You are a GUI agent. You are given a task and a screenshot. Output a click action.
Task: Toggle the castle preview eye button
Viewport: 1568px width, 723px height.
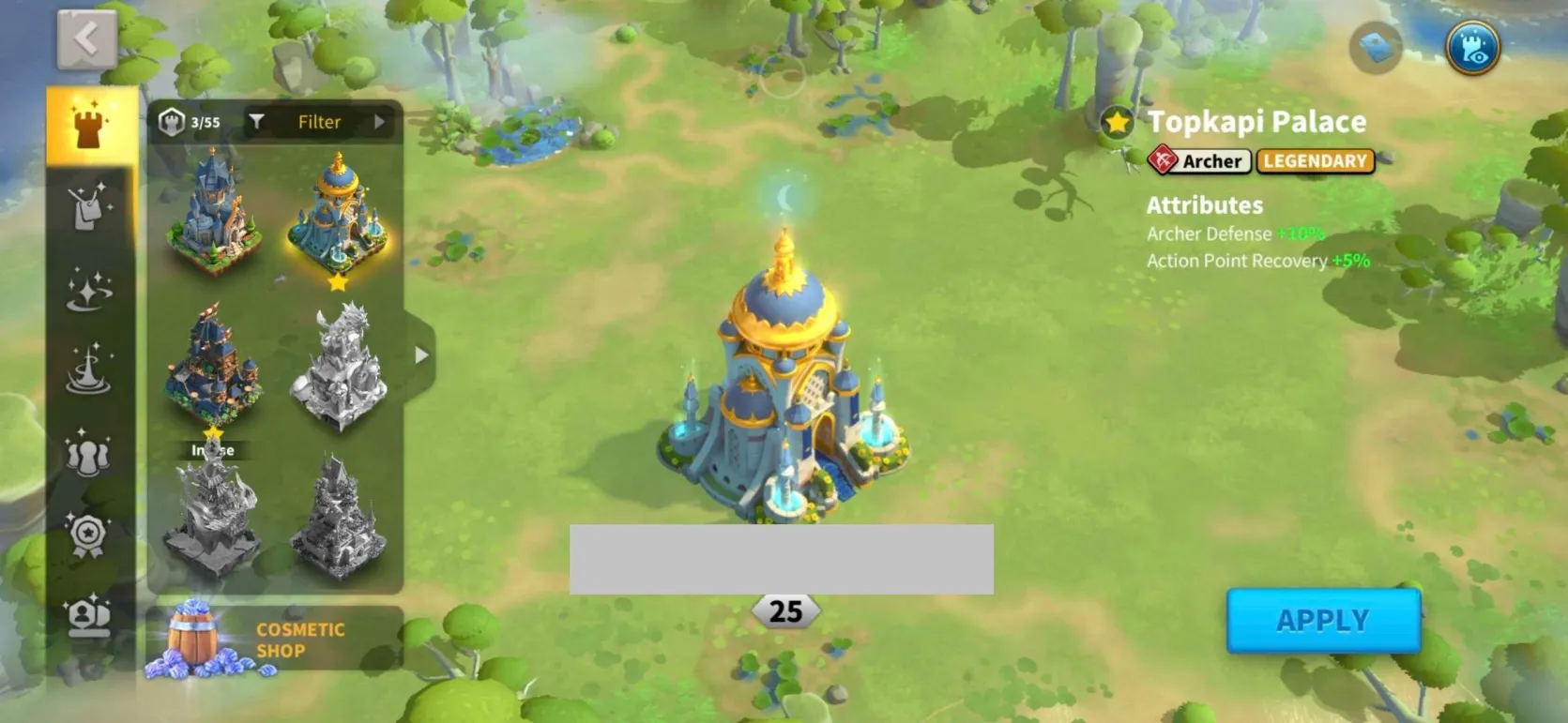click(x=1472, y=48)
